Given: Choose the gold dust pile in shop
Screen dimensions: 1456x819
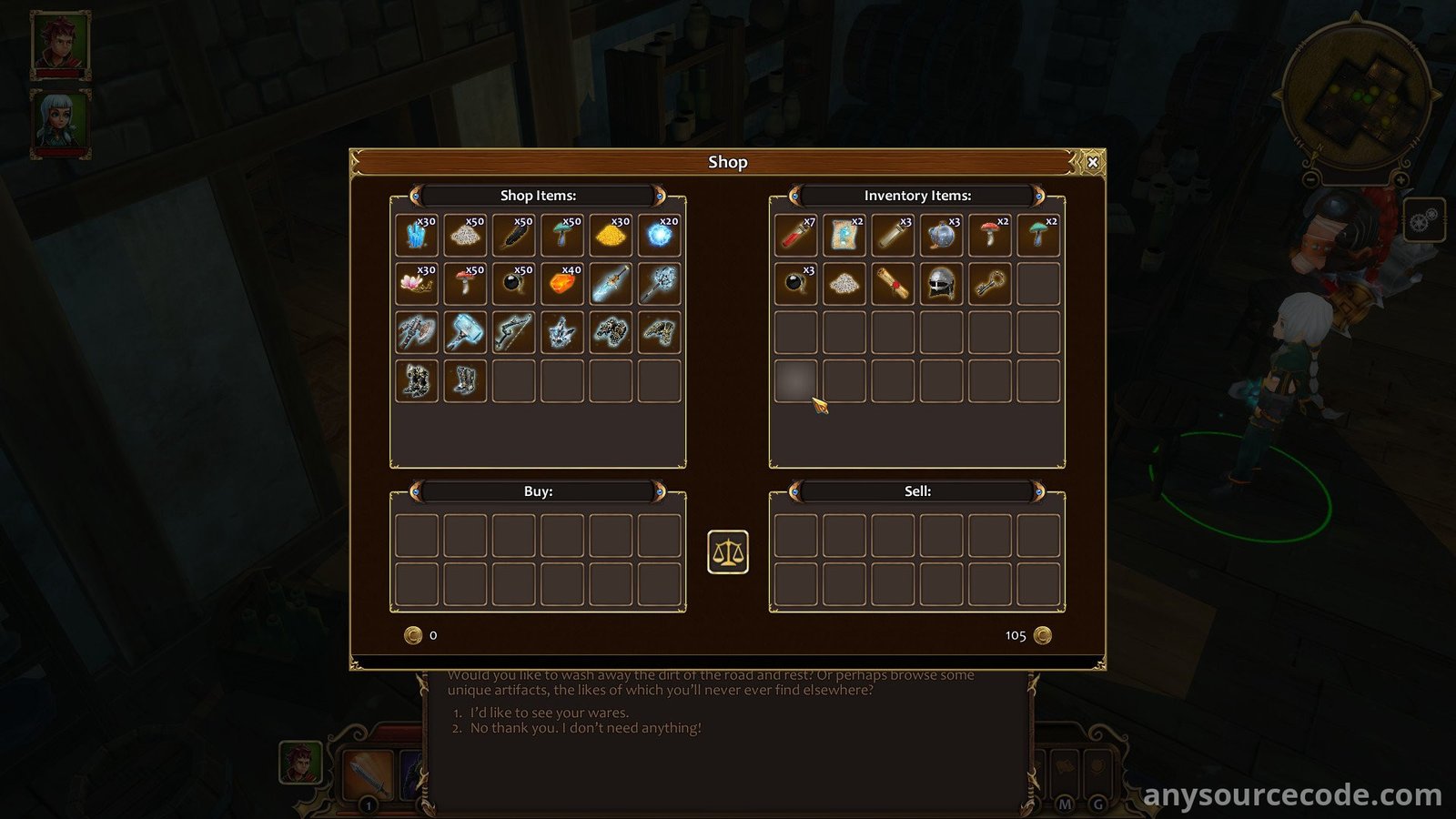Looking at the screenshot, I should [x=611, y=236].
